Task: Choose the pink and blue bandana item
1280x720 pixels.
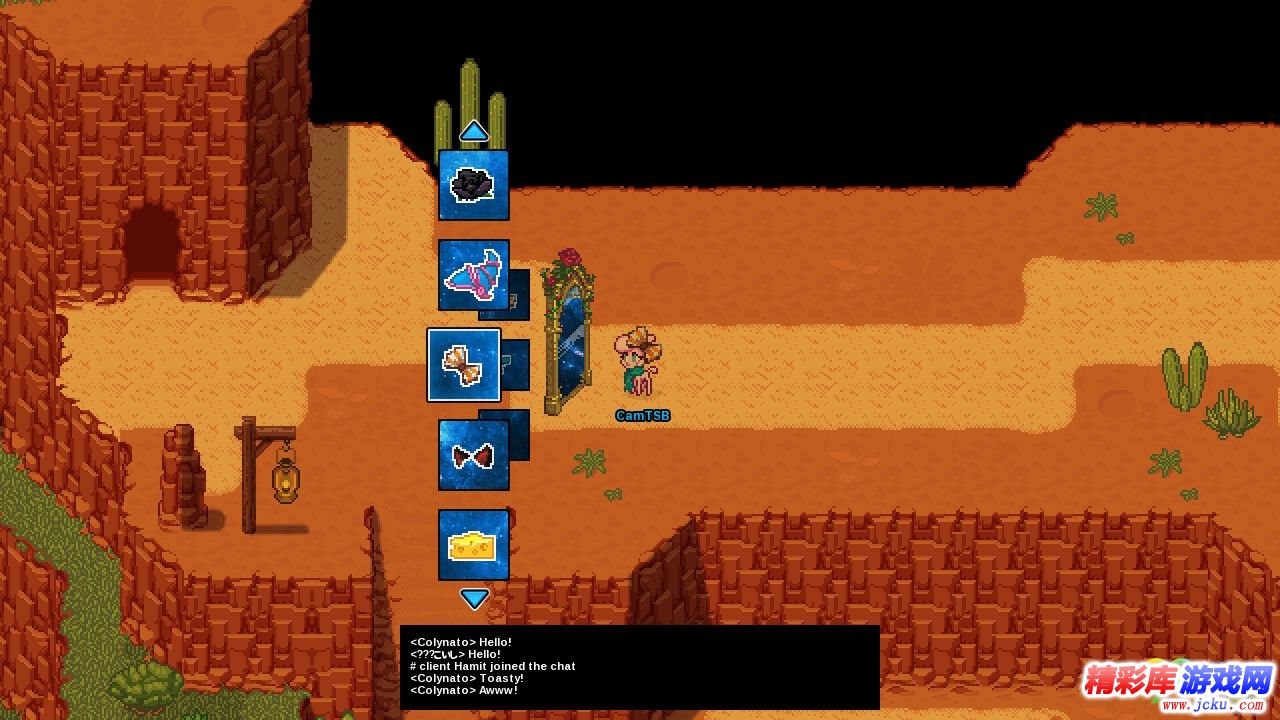Action: pyautogui.click(x=474, y=275)
